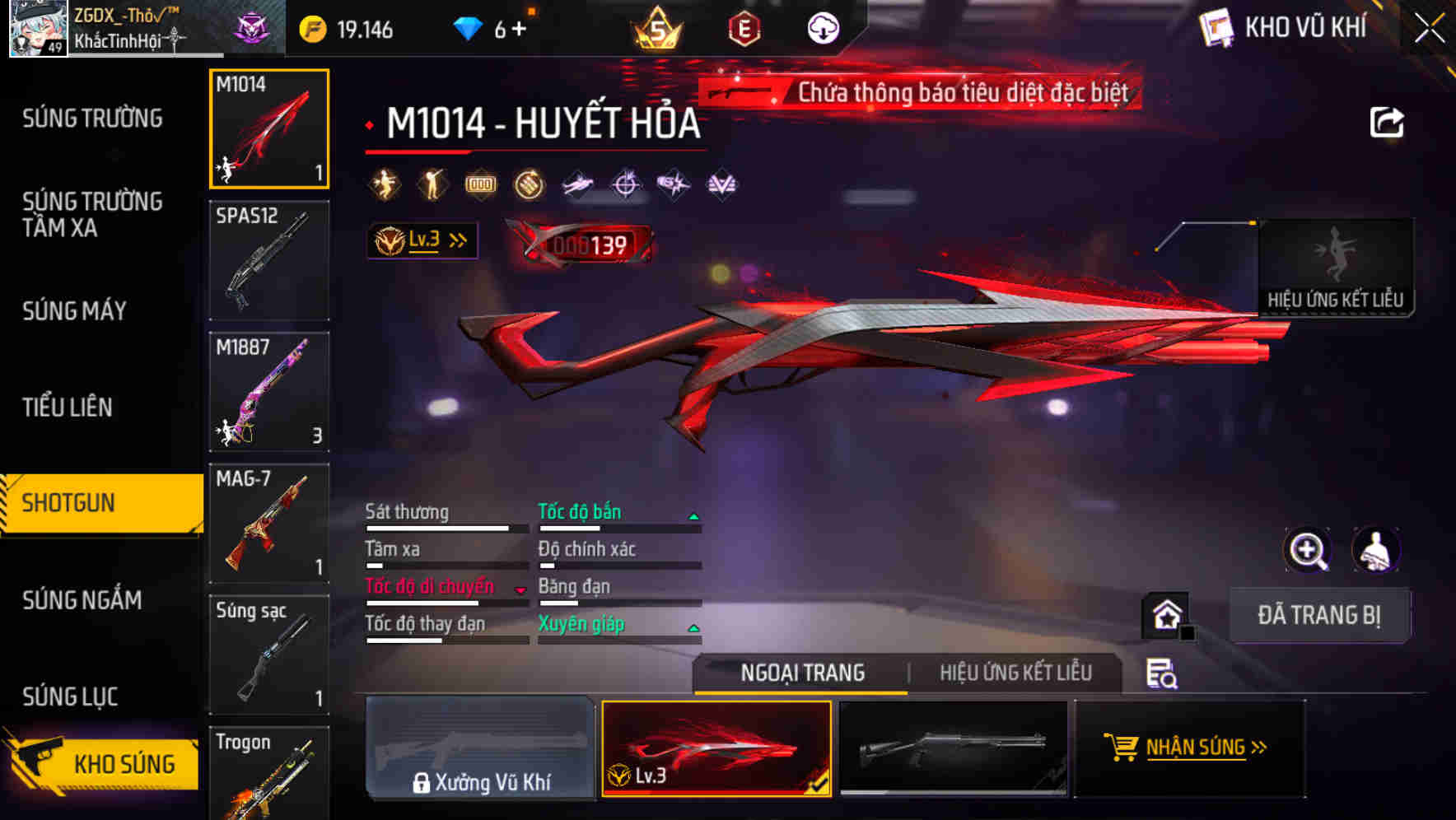Open the Hiệu Ứng Kết Liễu tab
The image size is (1456, 820).
[x=1016, y=673]
